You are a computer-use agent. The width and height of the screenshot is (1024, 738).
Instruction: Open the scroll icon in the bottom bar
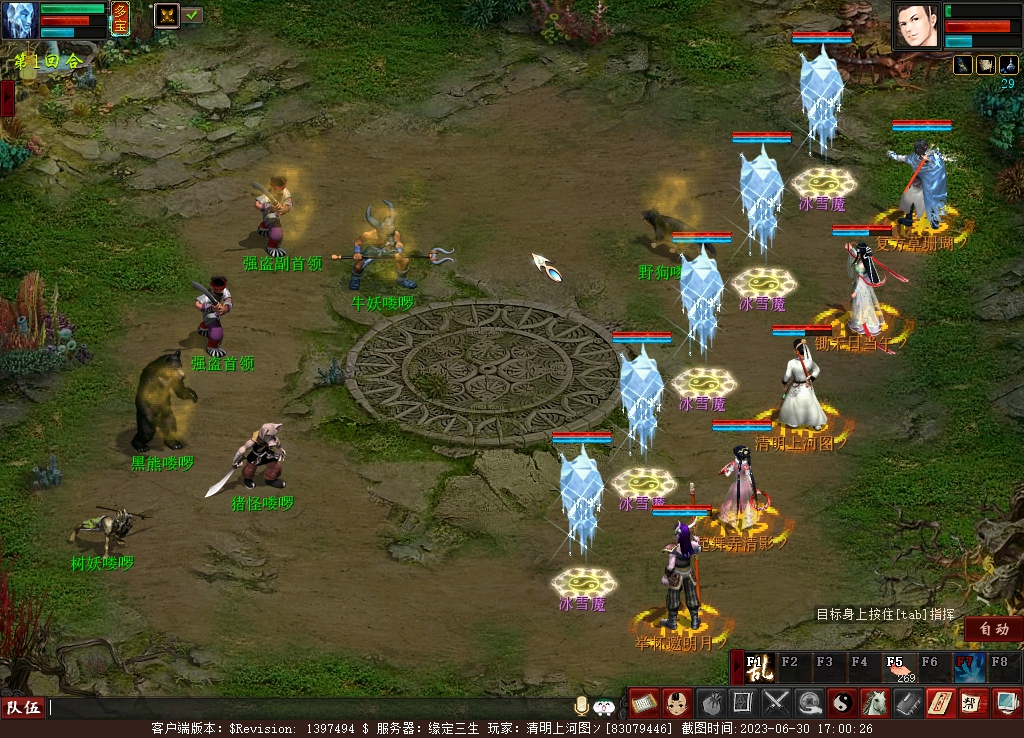(643, 703)
